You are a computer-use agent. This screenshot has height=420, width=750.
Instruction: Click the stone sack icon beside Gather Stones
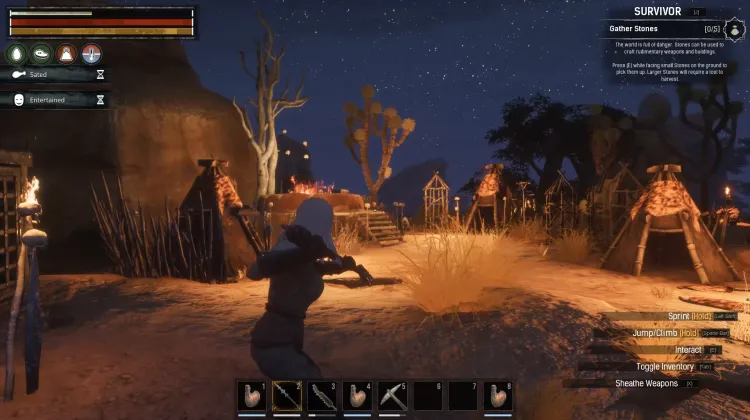(734, 29)
